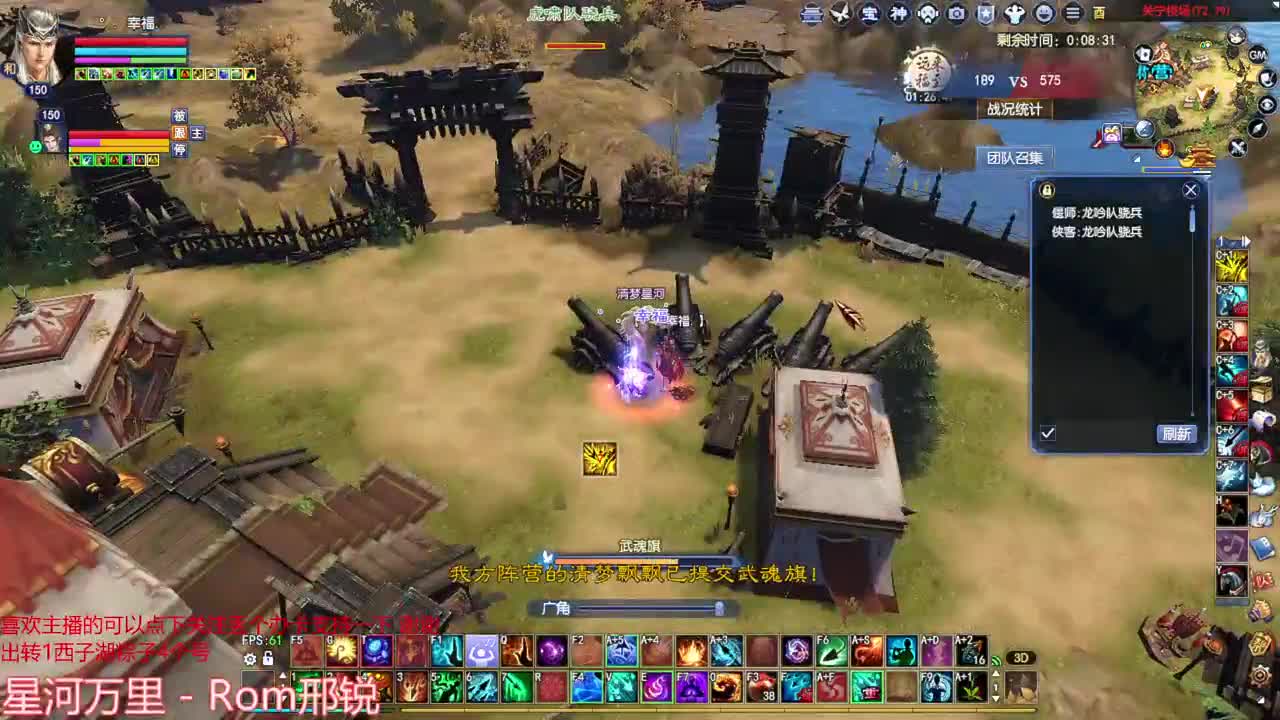Image resolution: width=1280 pixels, height=720 pixels.
Task: Click the scrollbar inside the squad list panel
Action: pos(1192,219)
